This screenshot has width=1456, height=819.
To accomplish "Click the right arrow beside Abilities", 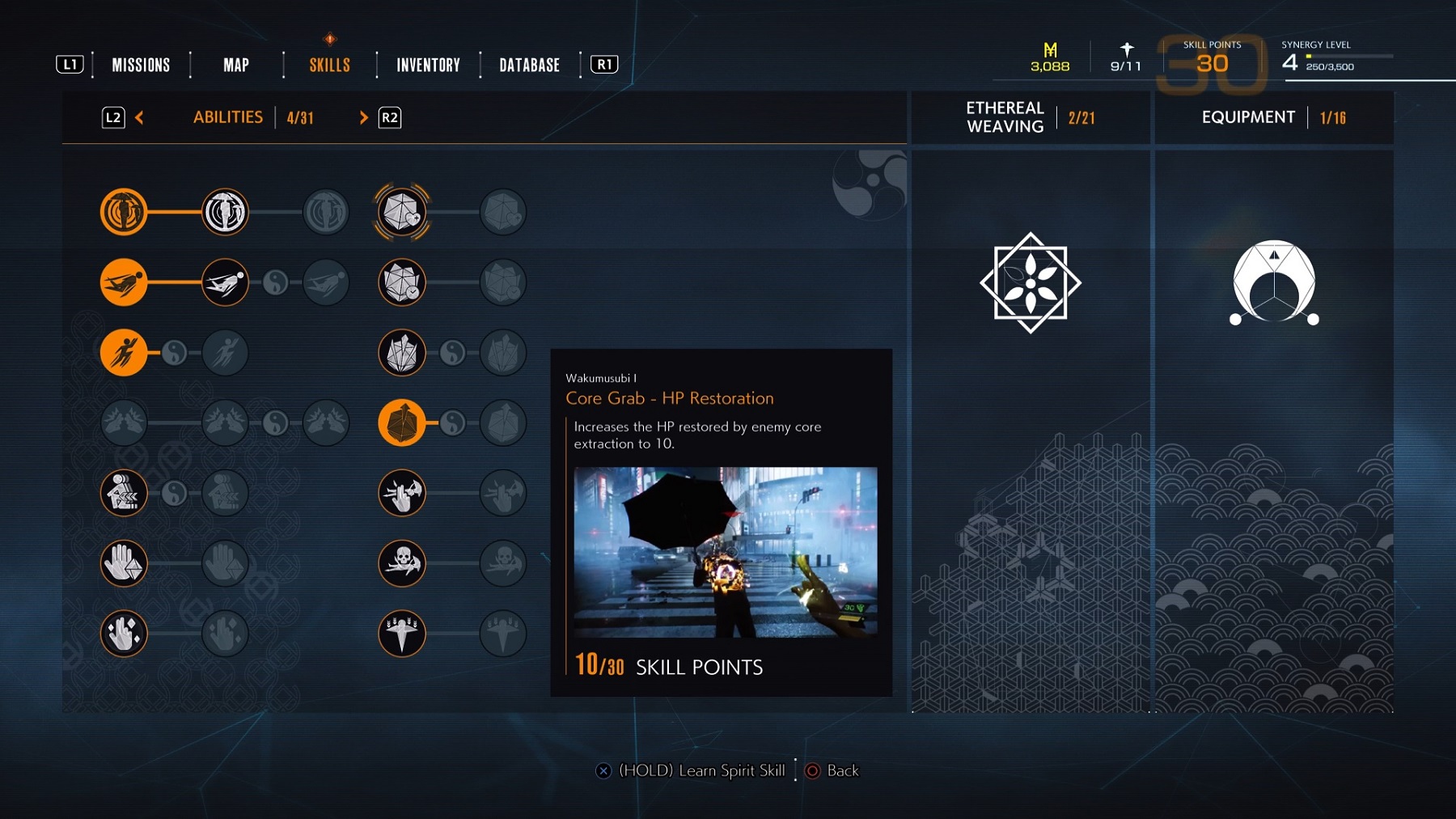I will [x=363, y=118].
